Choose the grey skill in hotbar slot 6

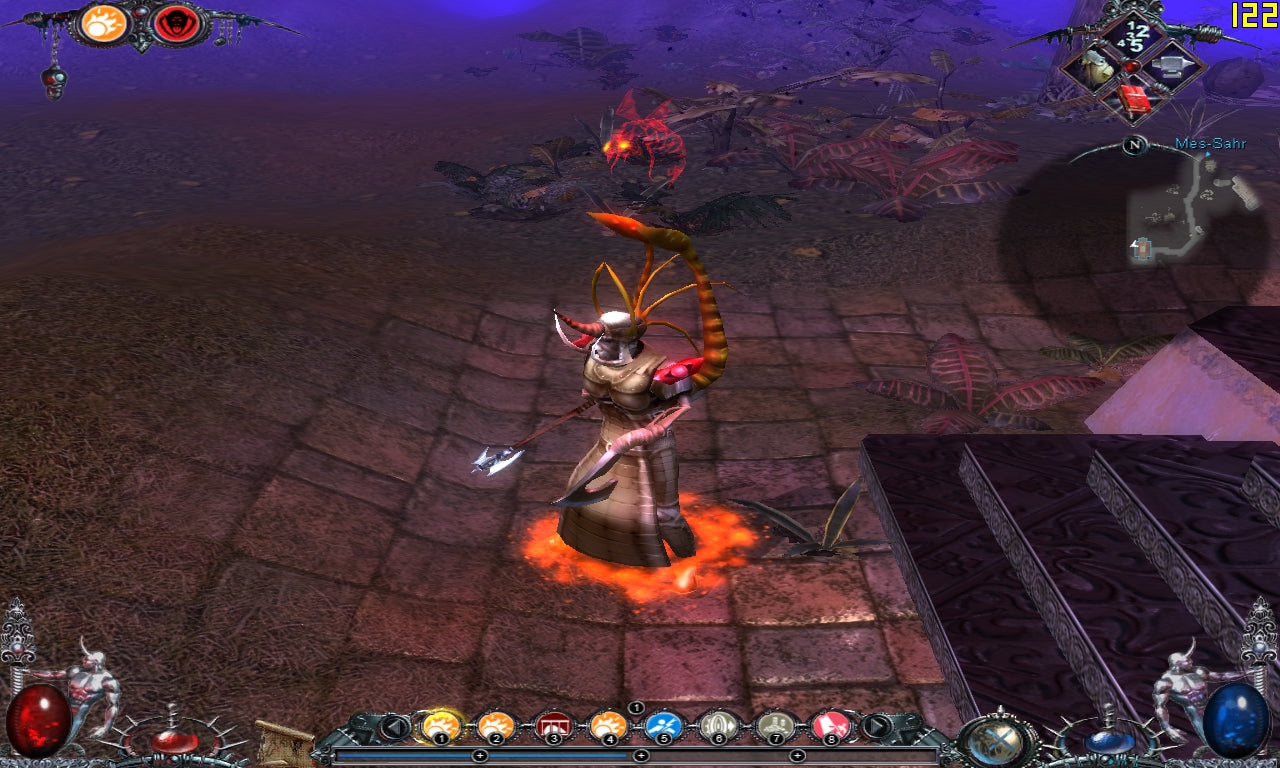click(x=718, y=726)
